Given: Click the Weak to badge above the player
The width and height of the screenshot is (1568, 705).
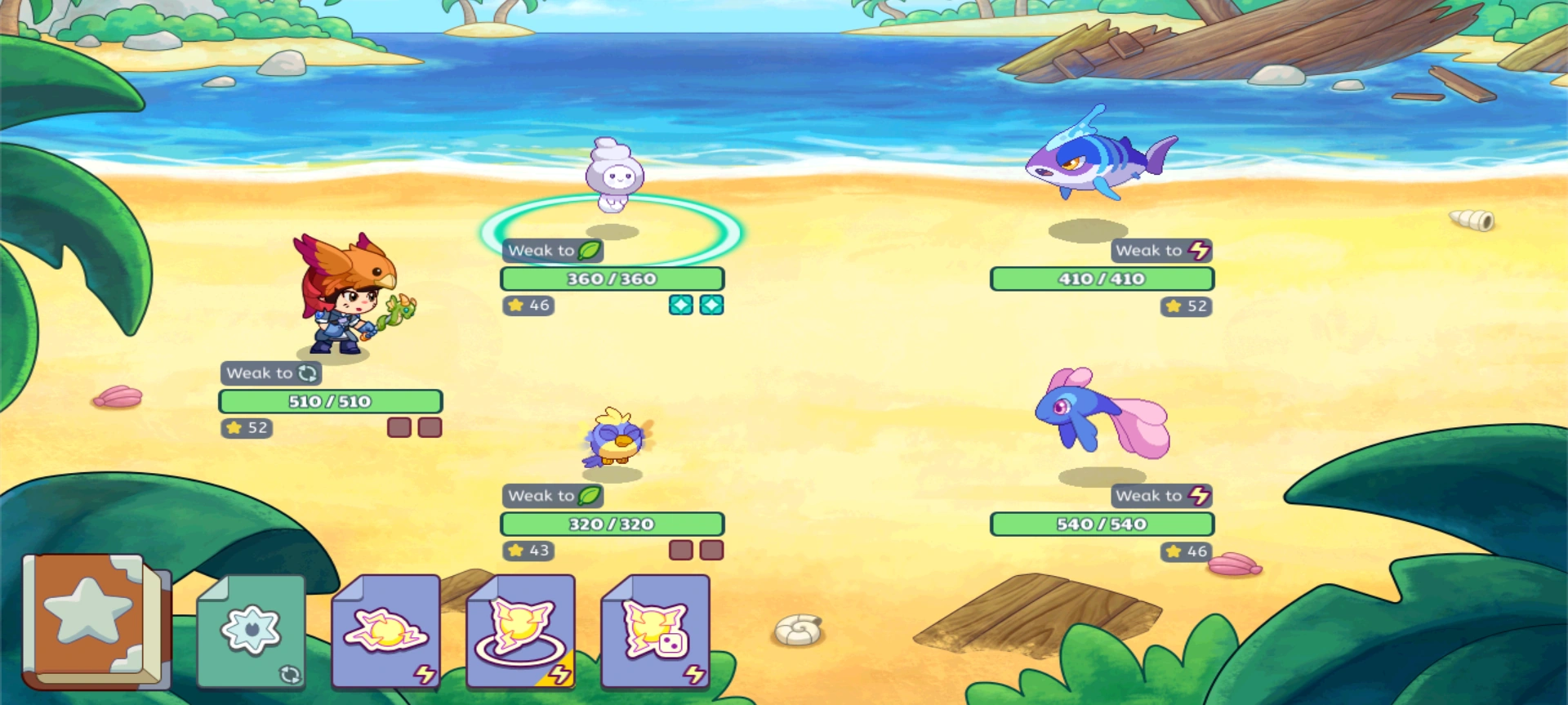Looking at the screenshot, I should point(272,373).
